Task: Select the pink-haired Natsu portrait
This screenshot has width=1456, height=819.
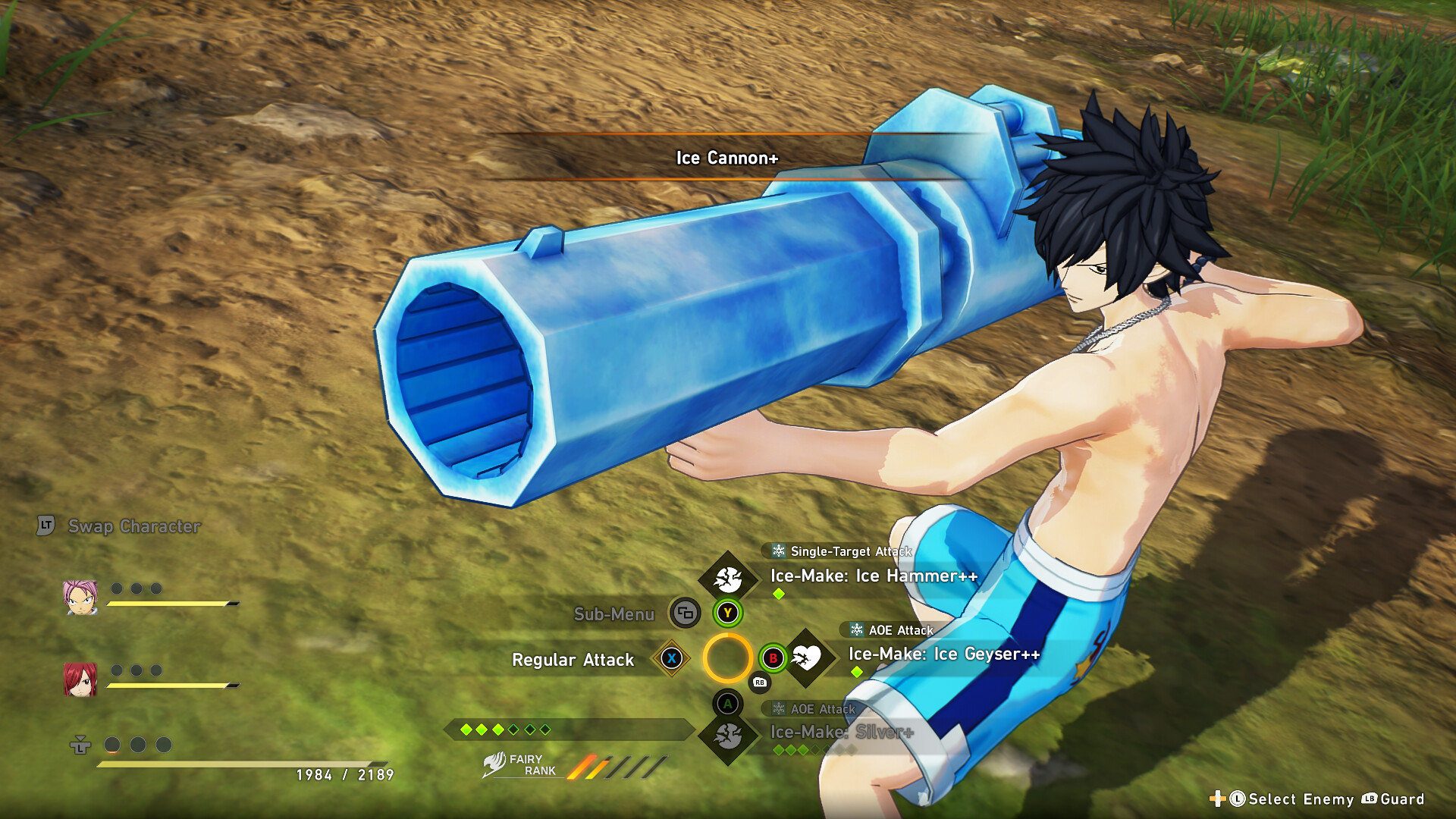Action: pyautogui.click(x=80, y=598)
